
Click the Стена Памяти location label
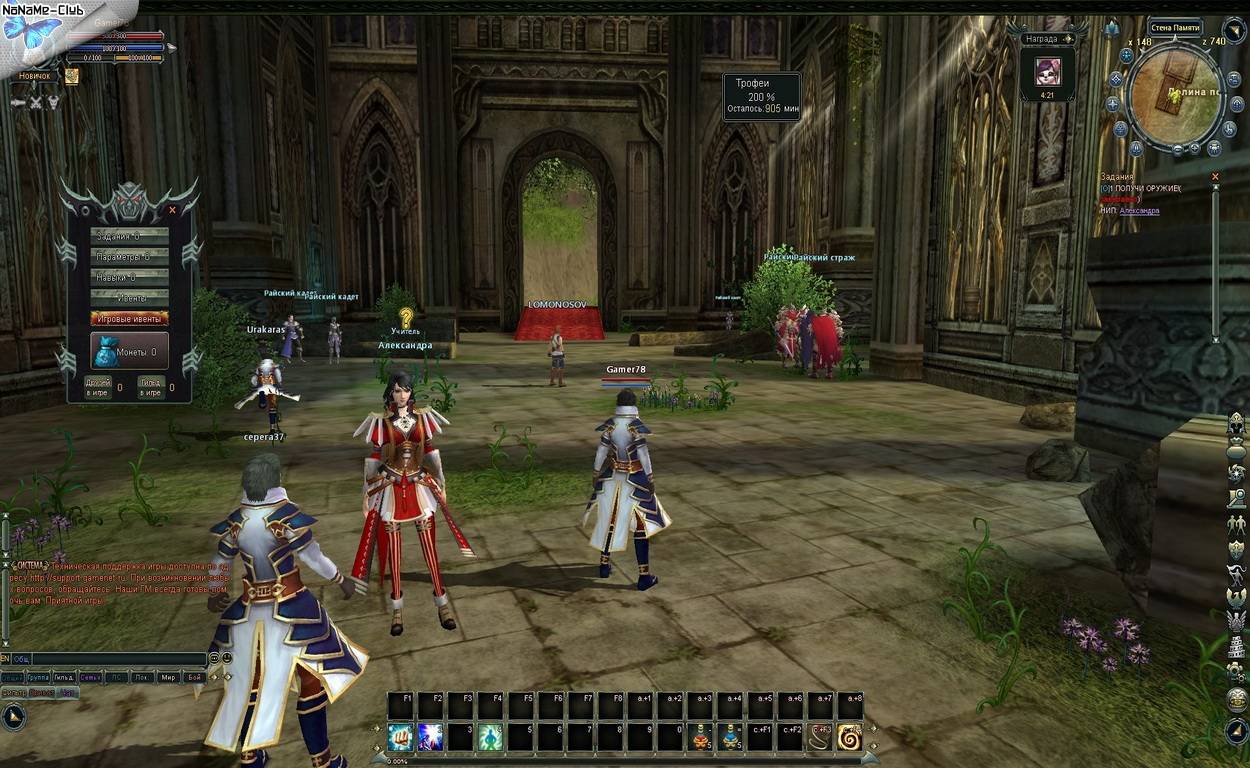1174,27
